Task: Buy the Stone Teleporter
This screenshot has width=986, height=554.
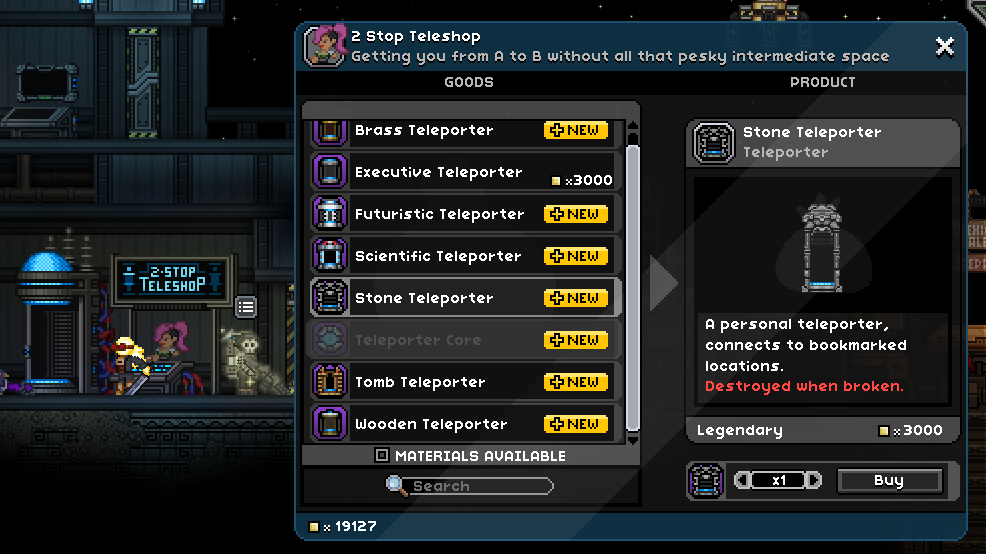Action: pos(888,481)
